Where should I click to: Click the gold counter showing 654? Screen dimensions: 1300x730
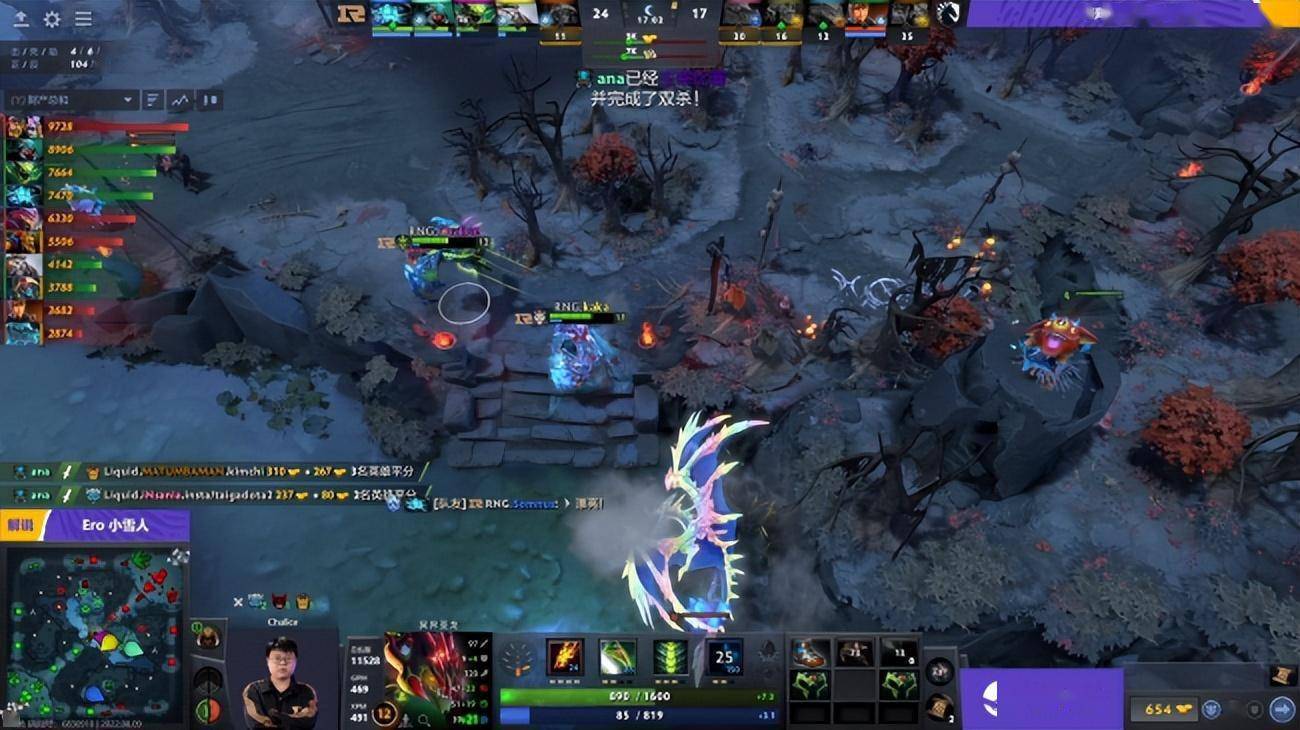(1163, 707)
